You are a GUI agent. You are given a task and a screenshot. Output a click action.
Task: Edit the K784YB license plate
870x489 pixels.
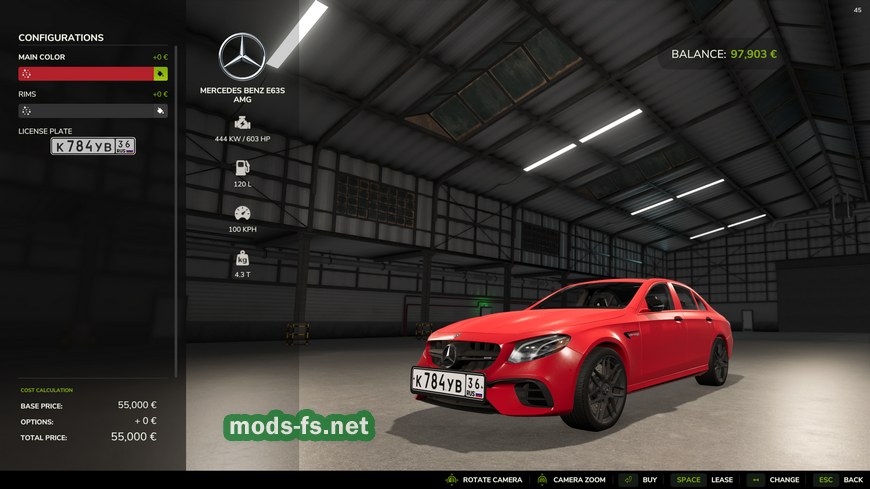click(x=93, y=146)
